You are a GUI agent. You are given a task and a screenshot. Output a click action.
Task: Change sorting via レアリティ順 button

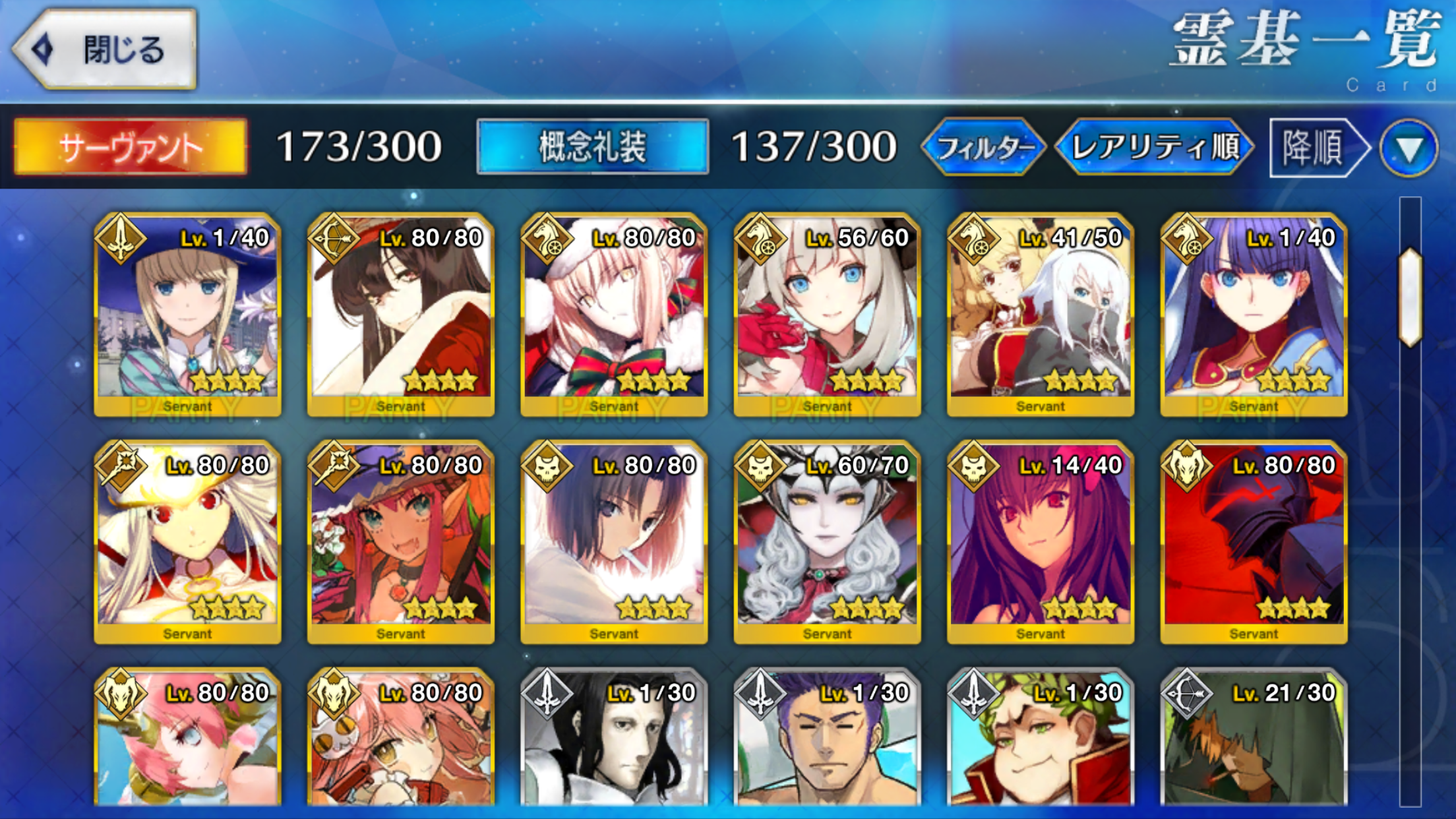pyautogui.click(x=1155, y=146)
